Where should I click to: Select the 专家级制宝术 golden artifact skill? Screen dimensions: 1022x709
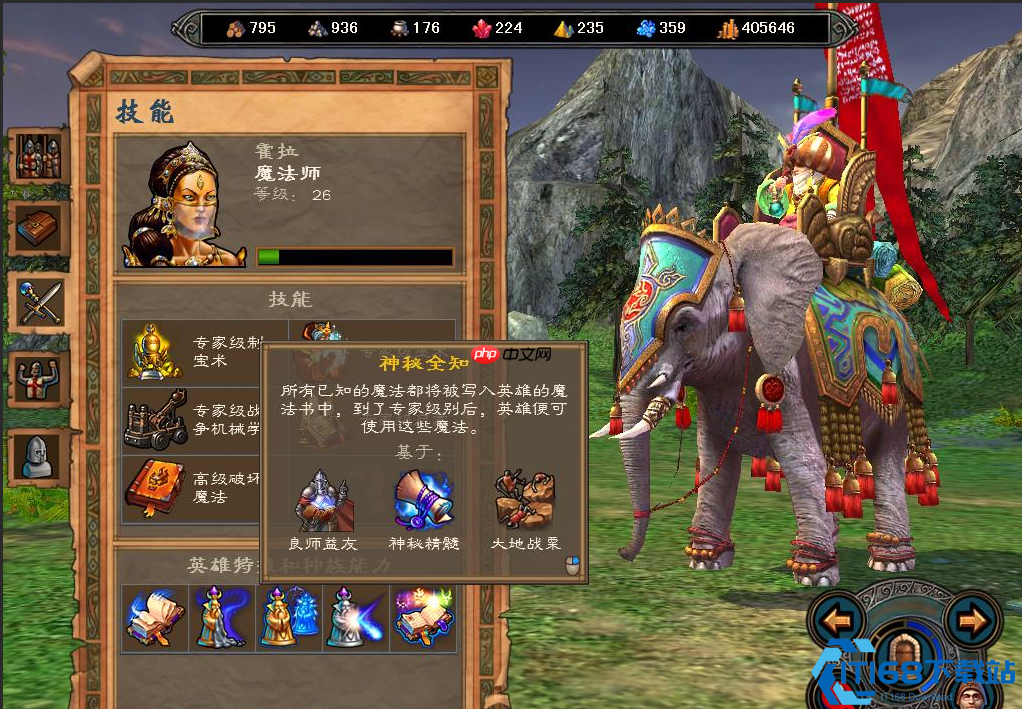(155, 351)
